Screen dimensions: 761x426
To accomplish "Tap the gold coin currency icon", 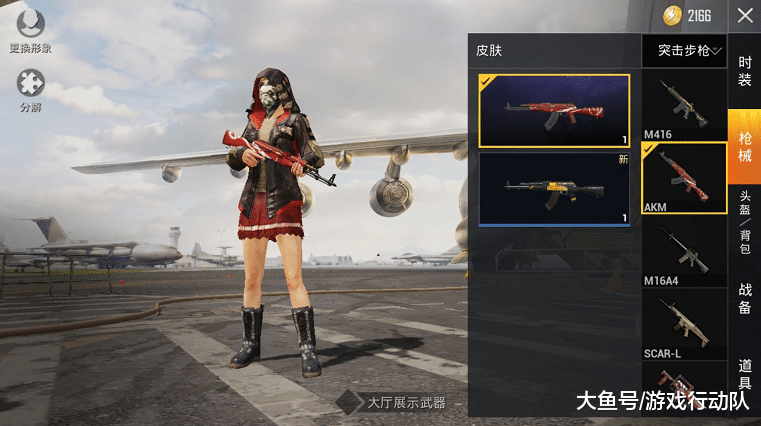I will (672, 15).
